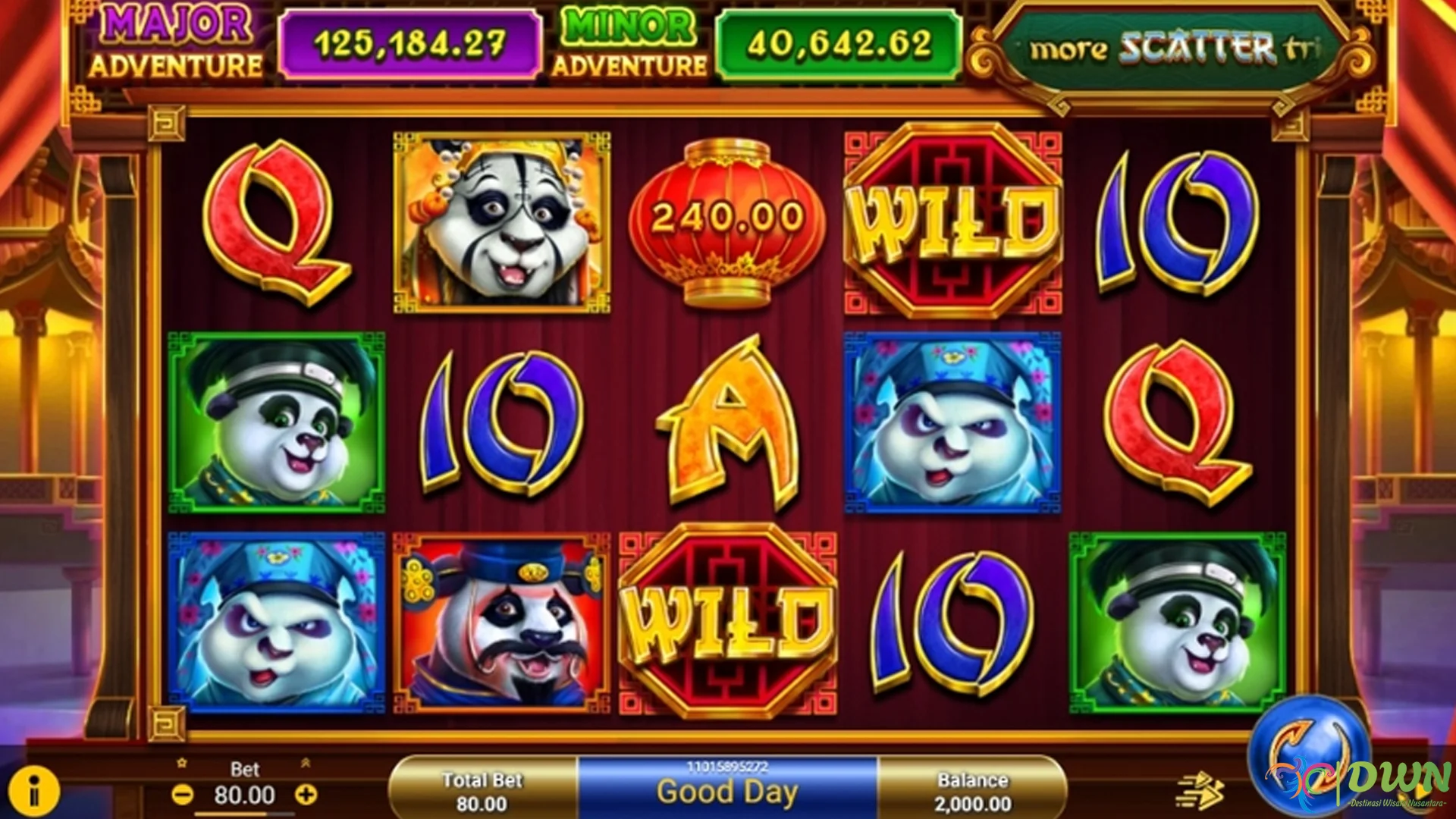Click the Total Bet panel
Screen dimensions: 1456x819
click(483, 789)
